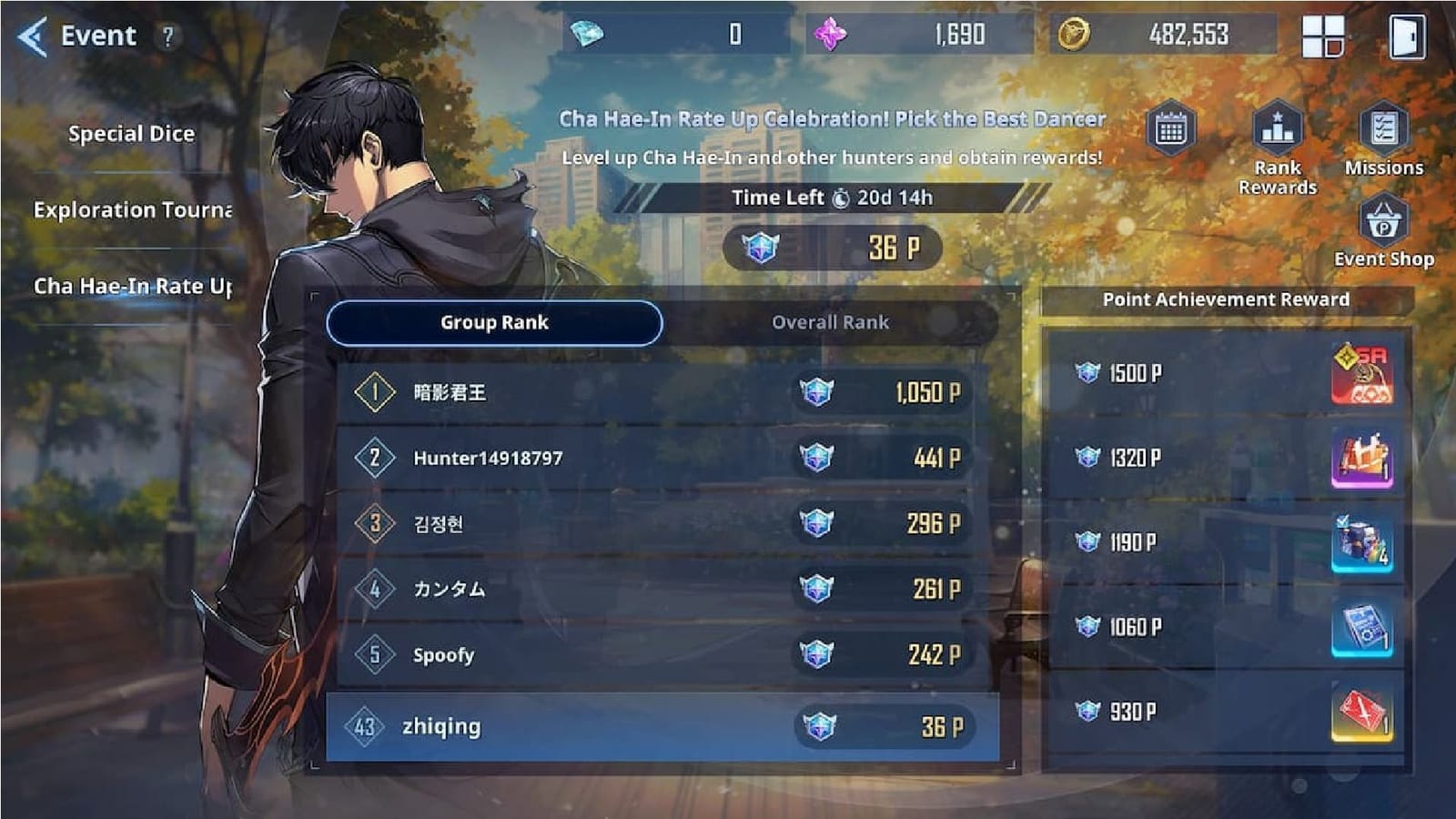Click the 36 P point badge

pyautogui.click(x=833, y=248)
